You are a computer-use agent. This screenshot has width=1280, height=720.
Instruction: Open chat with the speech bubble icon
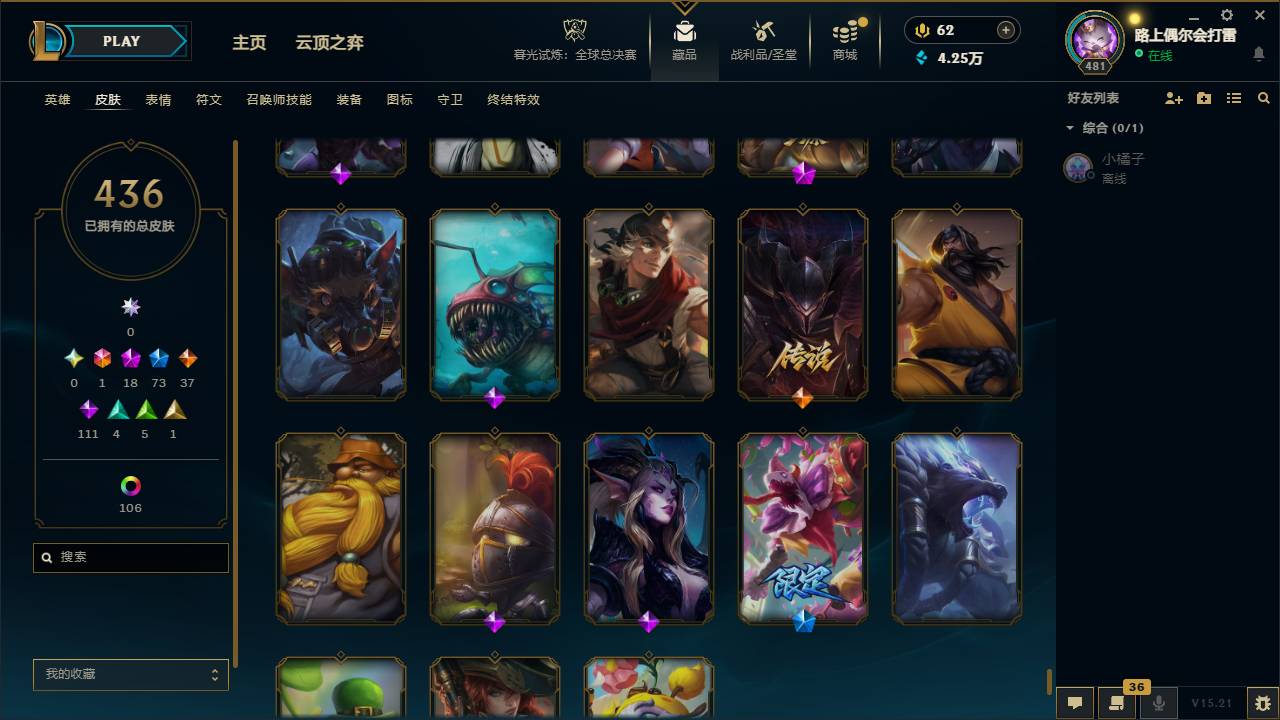click(1074, 703)
